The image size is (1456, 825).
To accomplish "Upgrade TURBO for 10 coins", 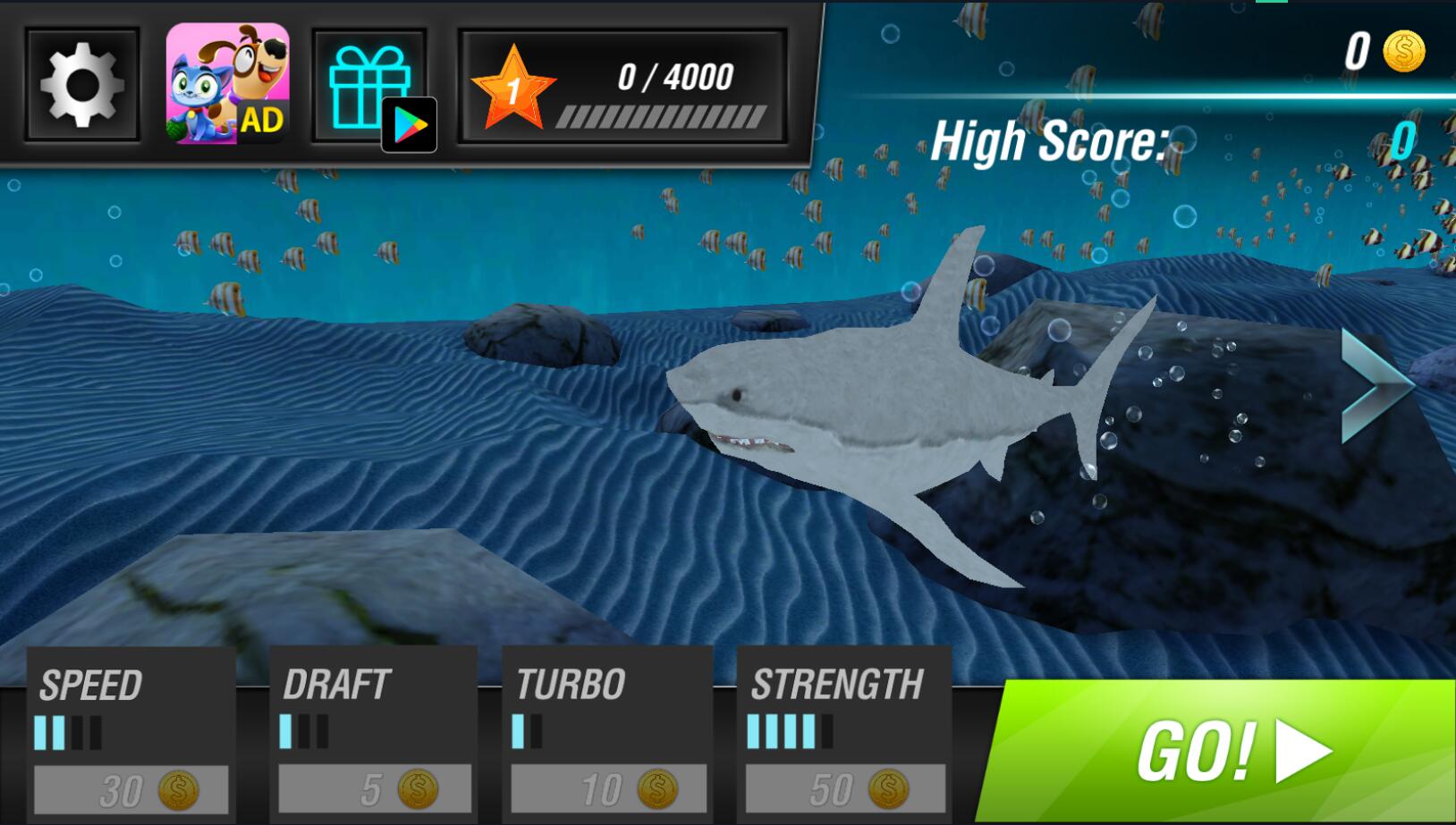I will pyautogui.click(x=608, y=790).
